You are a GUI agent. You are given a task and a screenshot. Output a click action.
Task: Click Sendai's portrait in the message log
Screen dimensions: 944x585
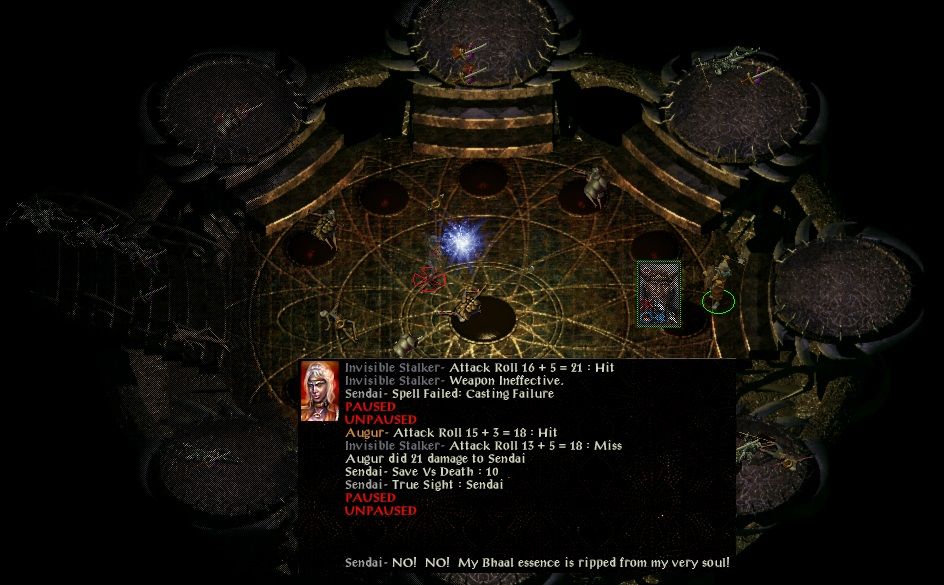(320, 392)
